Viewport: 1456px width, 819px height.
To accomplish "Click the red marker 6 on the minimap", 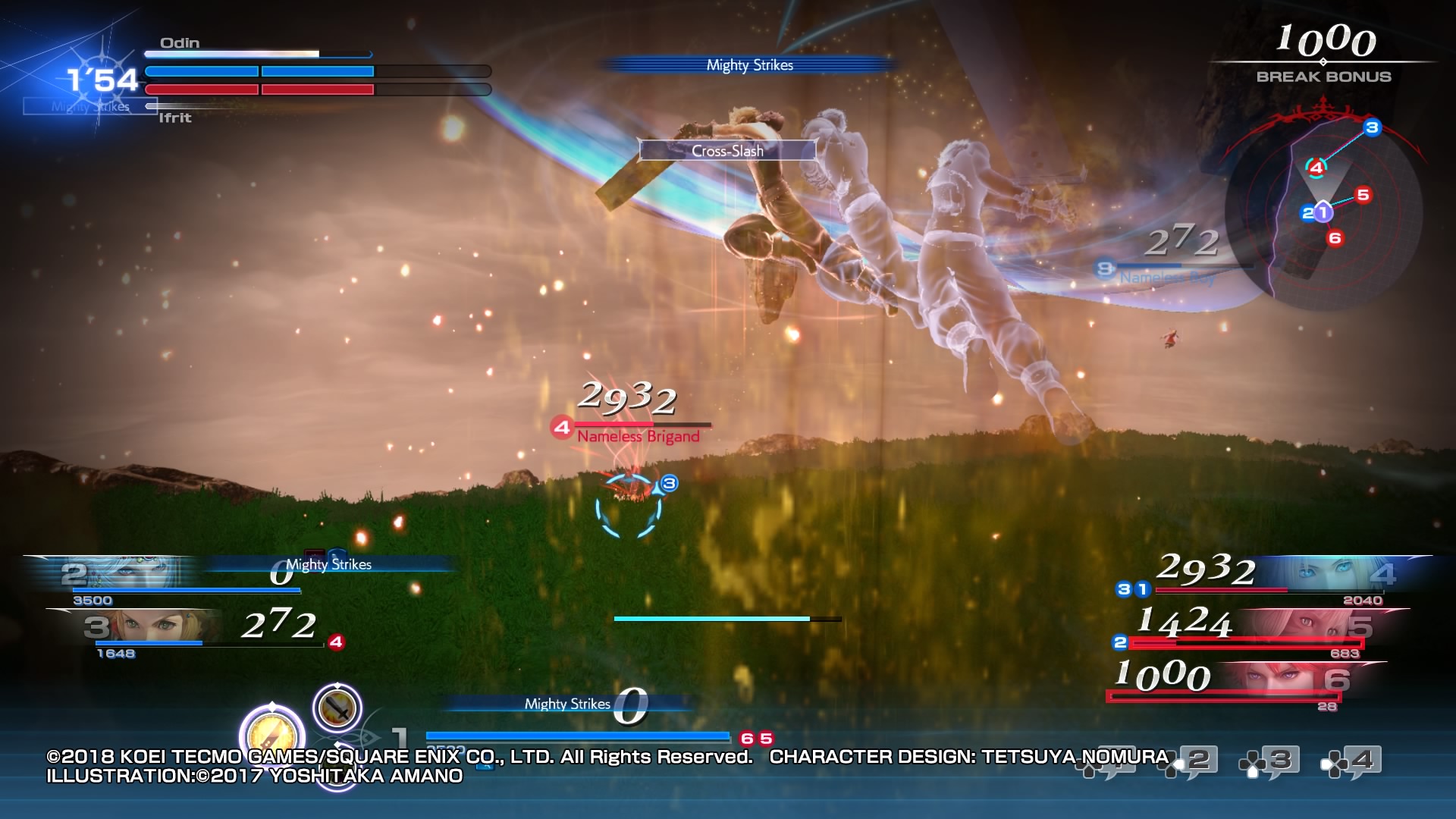I will coord(1335,238).
